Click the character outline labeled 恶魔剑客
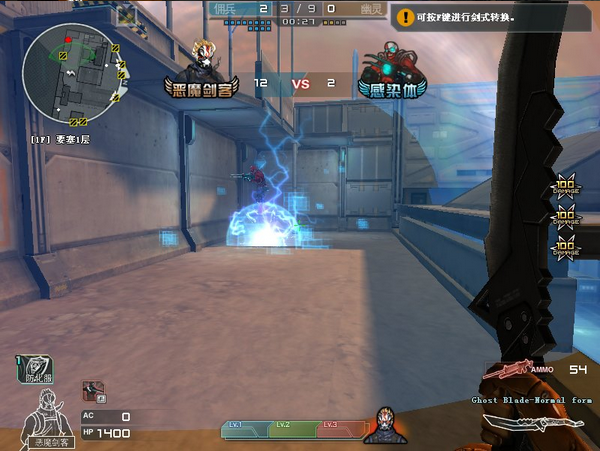This screenshot has width=600, height=451. coord(47,412)
